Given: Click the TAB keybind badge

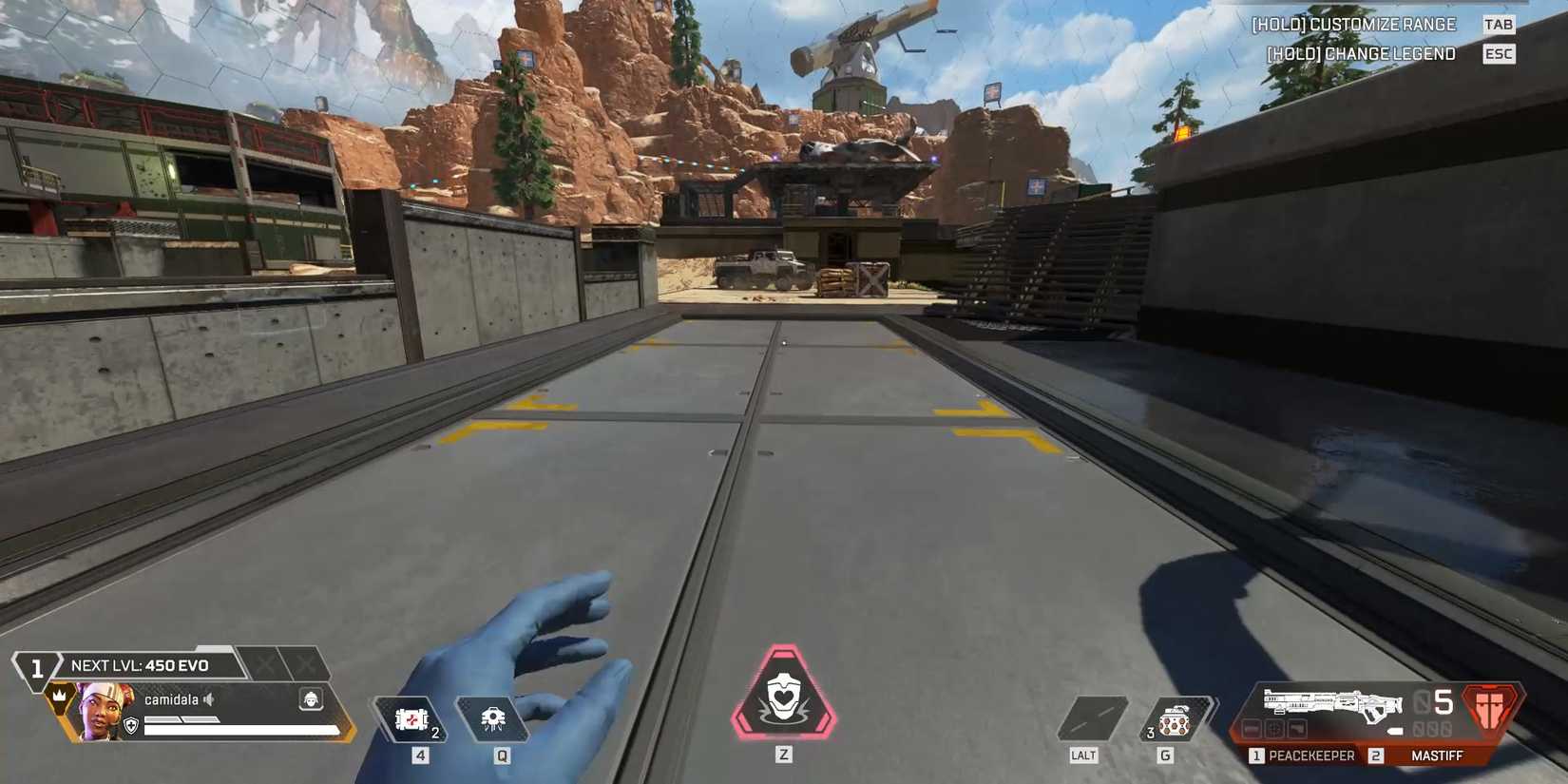Looking at the screenshot, I should [1499, 24].
